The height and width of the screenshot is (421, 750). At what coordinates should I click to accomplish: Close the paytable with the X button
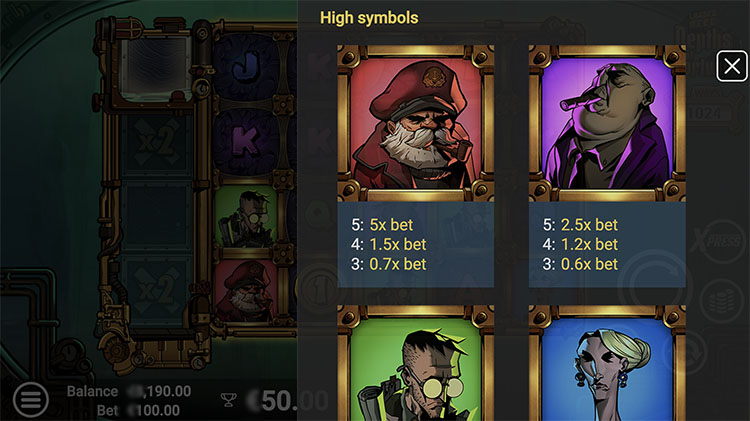click(x=732, y=67)
